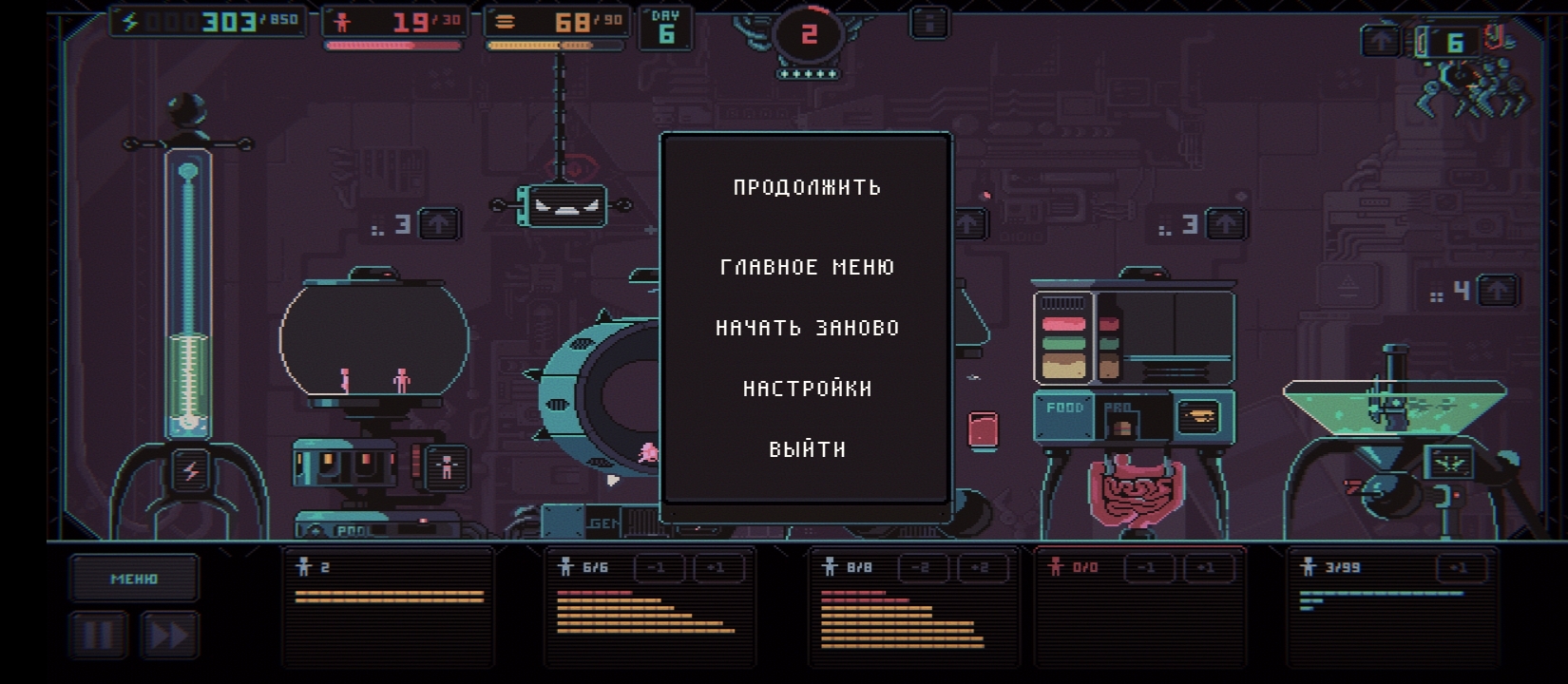
Task: Choose ГЛАВНОЕ МЕНЮ in the pause menu
Action: (807, 267)
